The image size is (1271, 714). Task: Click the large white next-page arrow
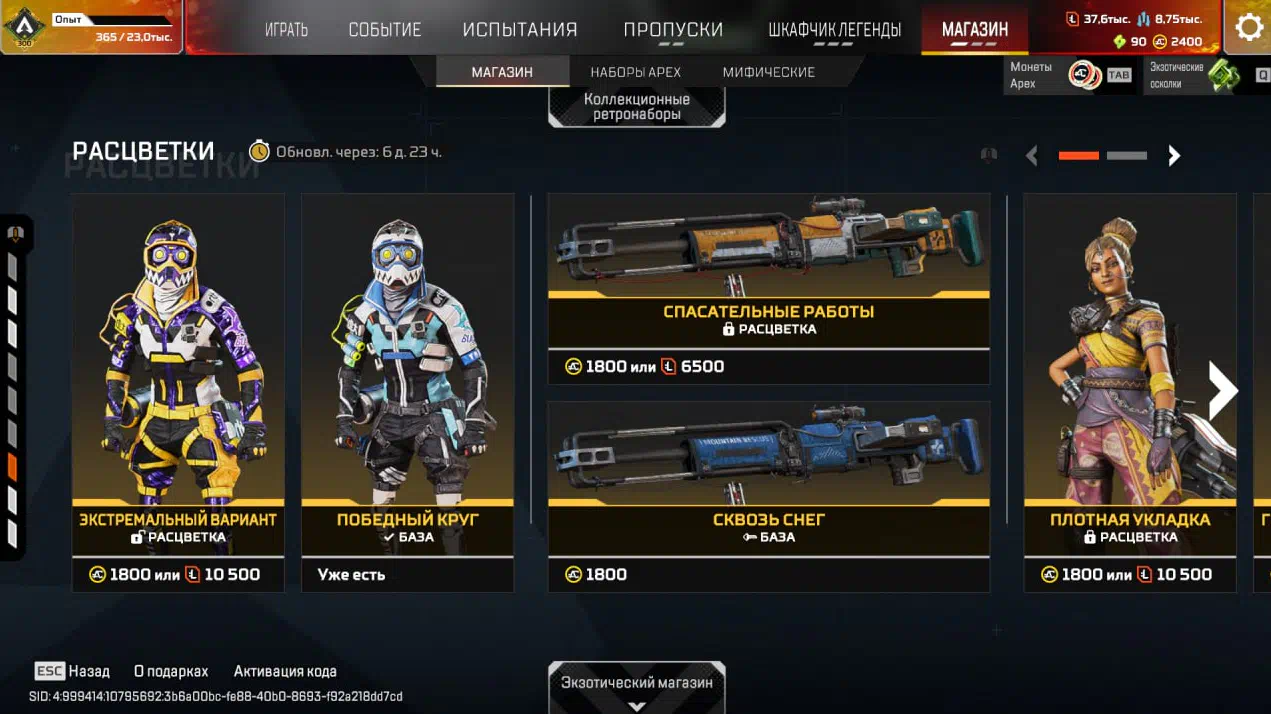1222,391
